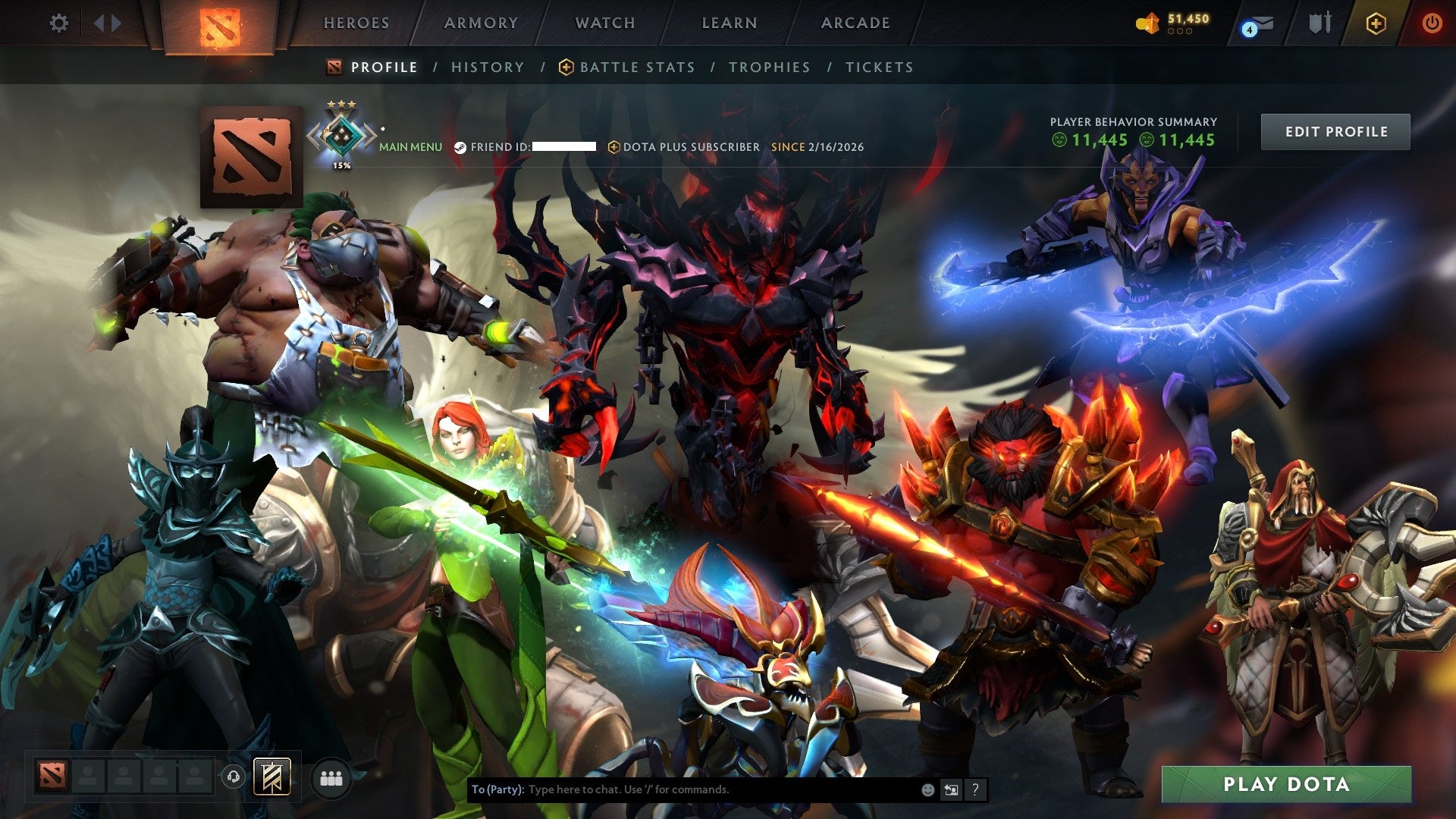The width and height of the screenshot is (1456, 819).
Task: Open the ARCADE menu
Action: point(855,23)
